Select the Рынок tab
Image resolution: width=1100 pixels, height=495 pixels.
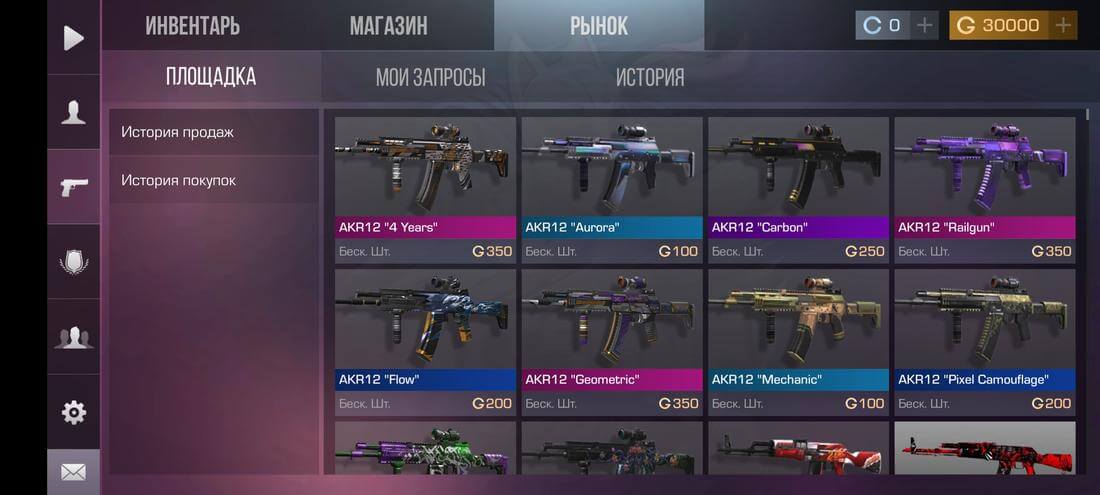click(x=599, y=26)
